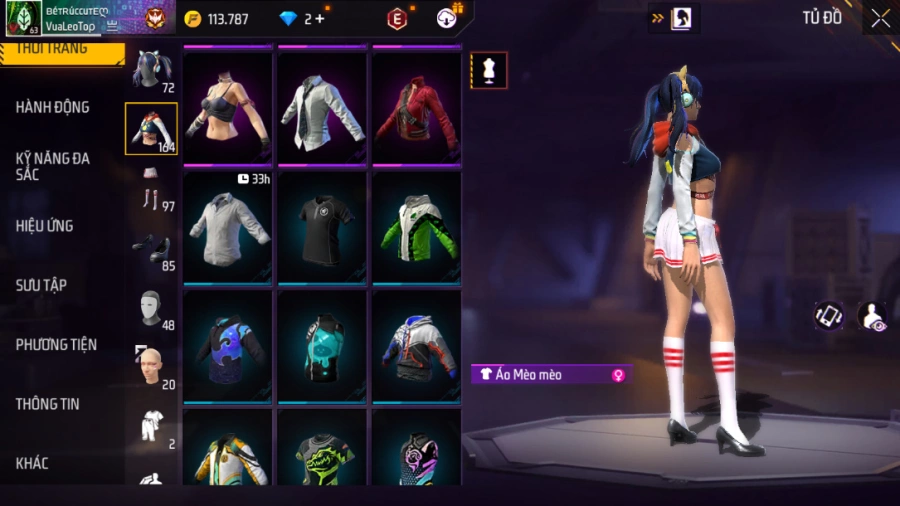
Task: Open the shoes subcategory with 85 items
Action: click(152, 250)
